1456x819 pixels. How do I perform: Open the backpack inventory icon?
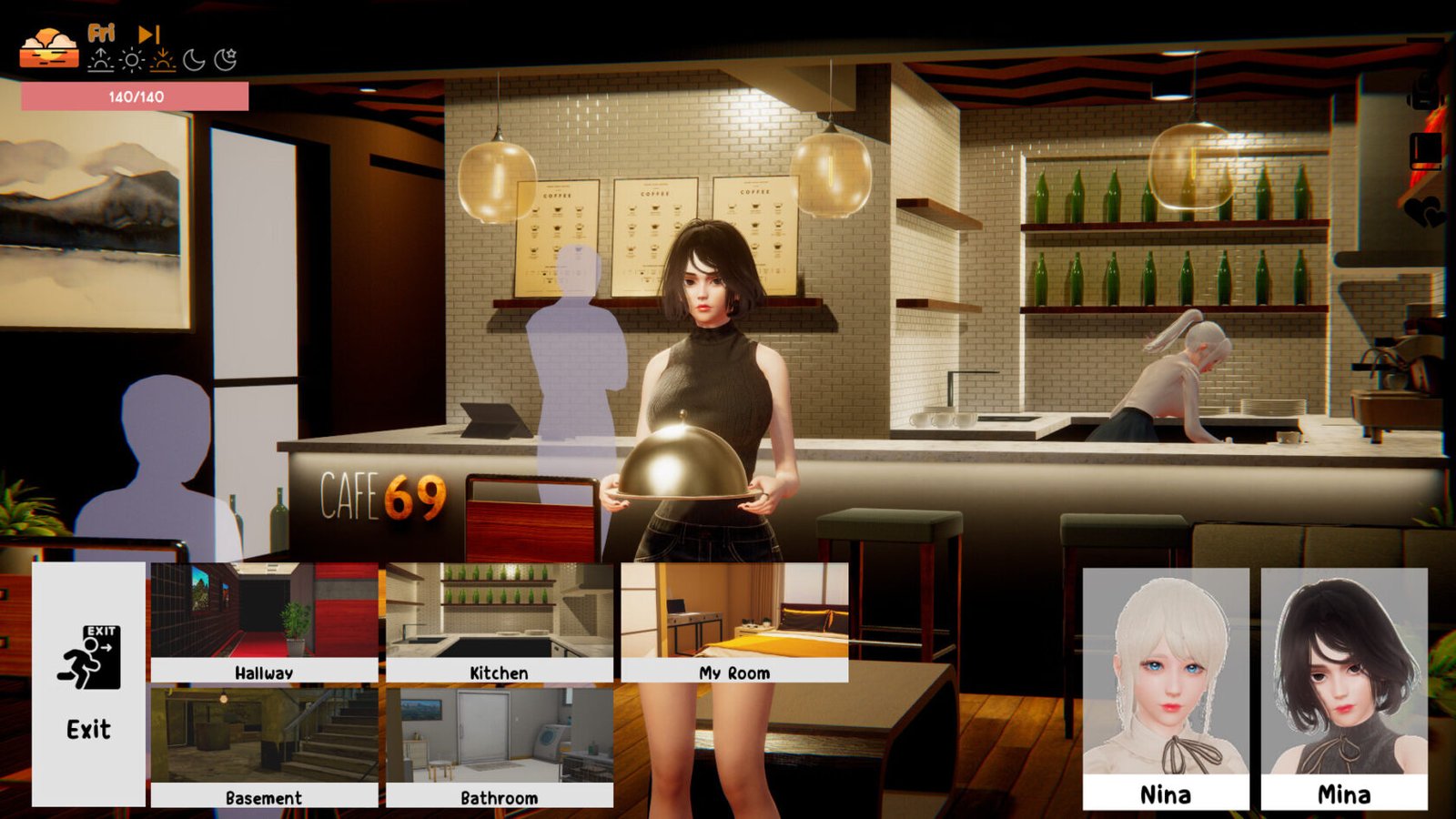[x=1425, y=92]
